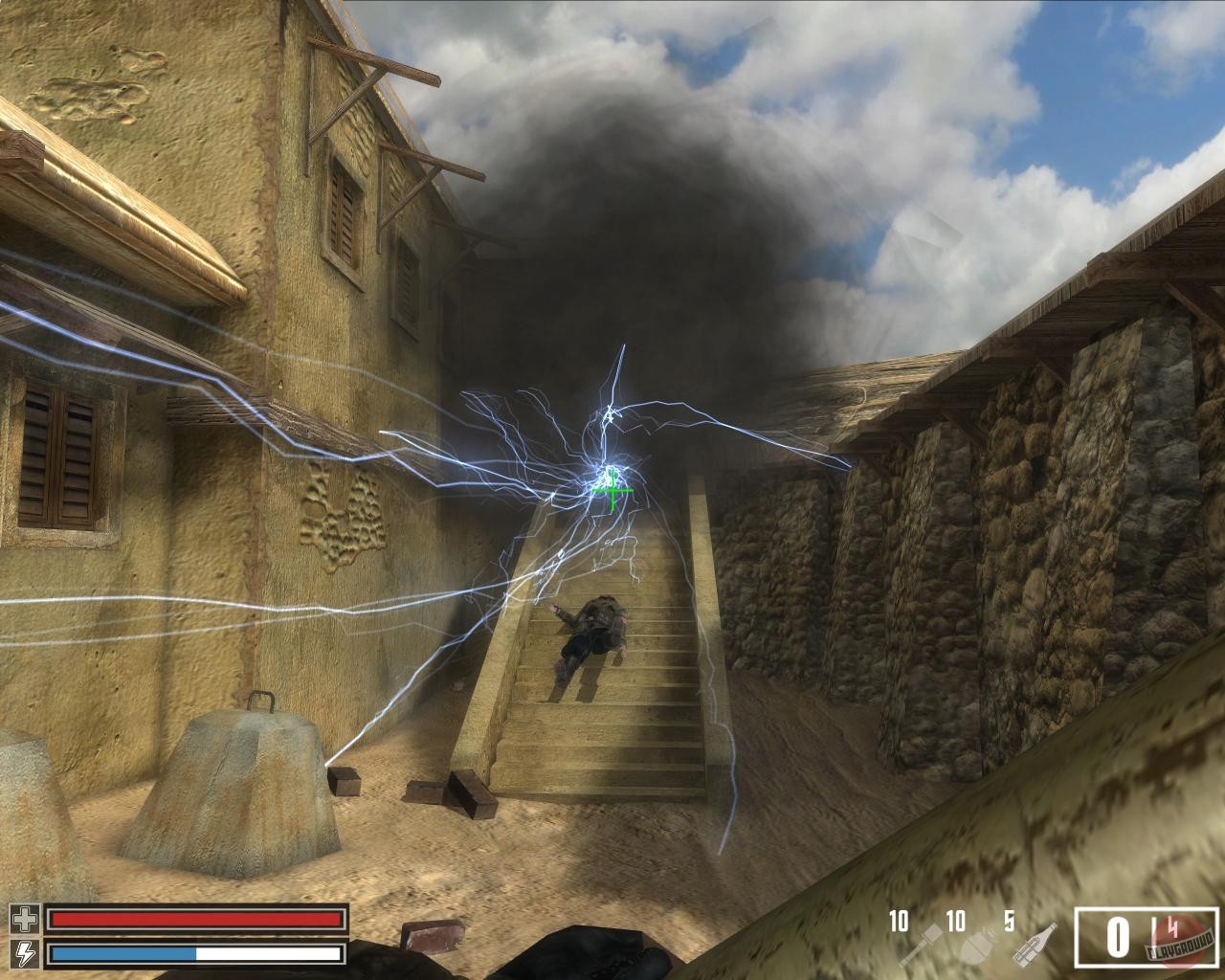
Task: Click the stick grenade count label 10
Action: coord(899,920)
